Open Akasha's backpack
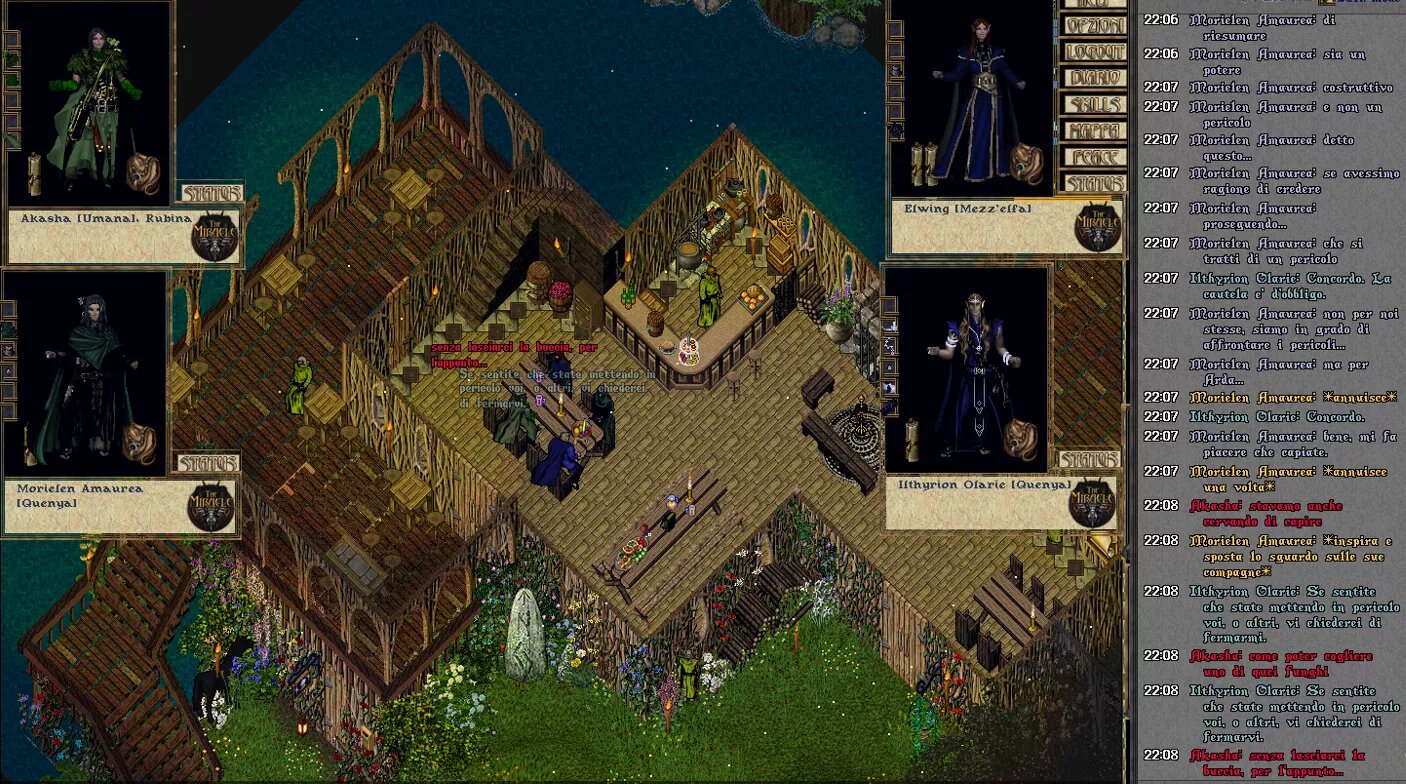1406x784 pixels. 144,173
